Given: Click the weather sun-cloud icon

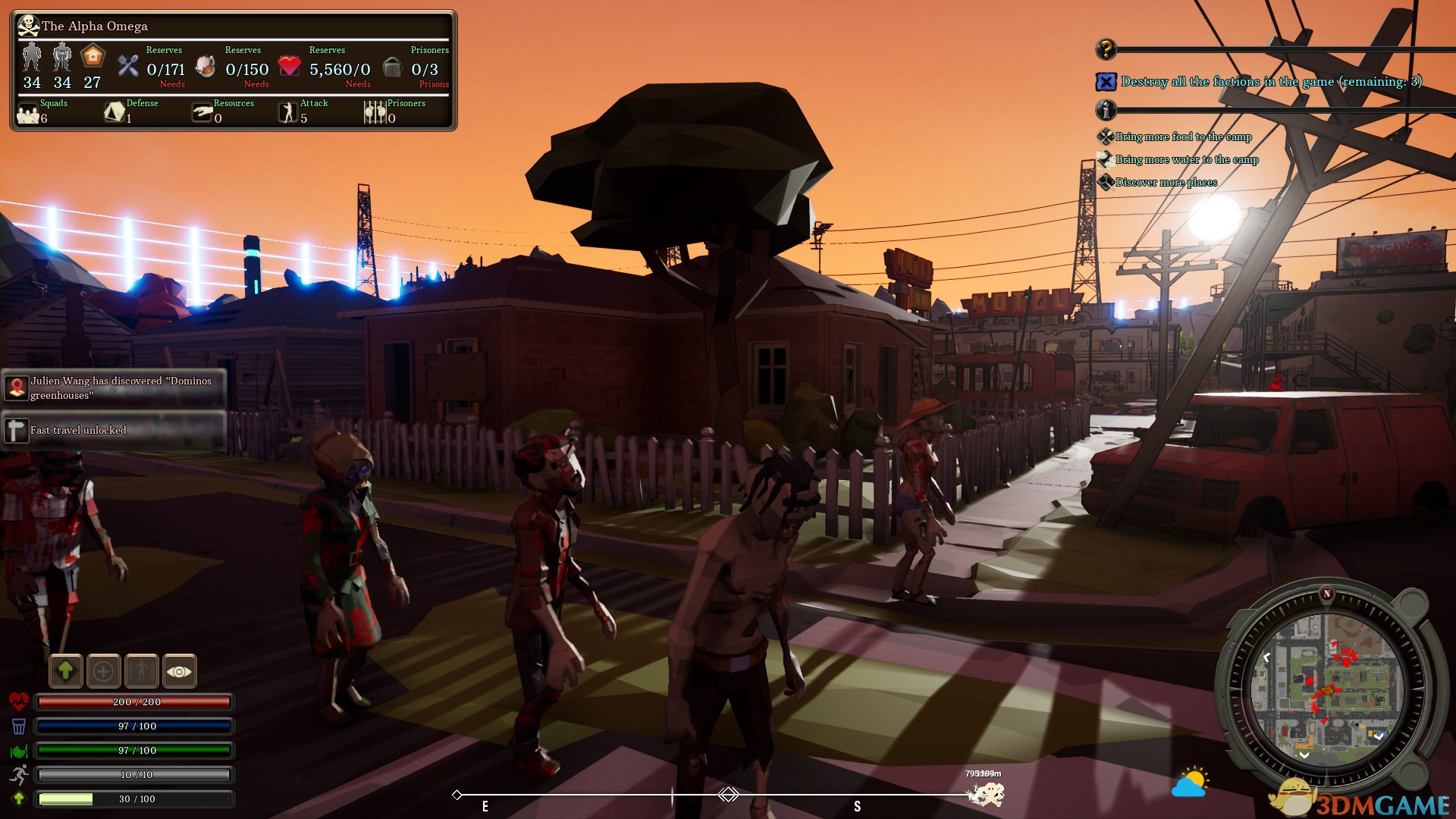Looking at the screenshot, I should 1190,783.
